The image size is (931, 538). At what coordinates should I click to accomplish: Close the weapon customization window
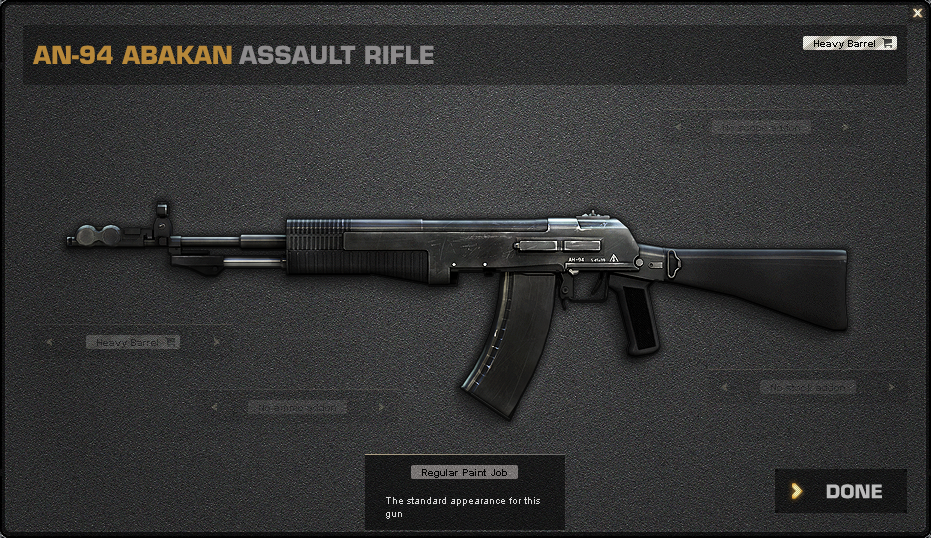coord(917,13)
